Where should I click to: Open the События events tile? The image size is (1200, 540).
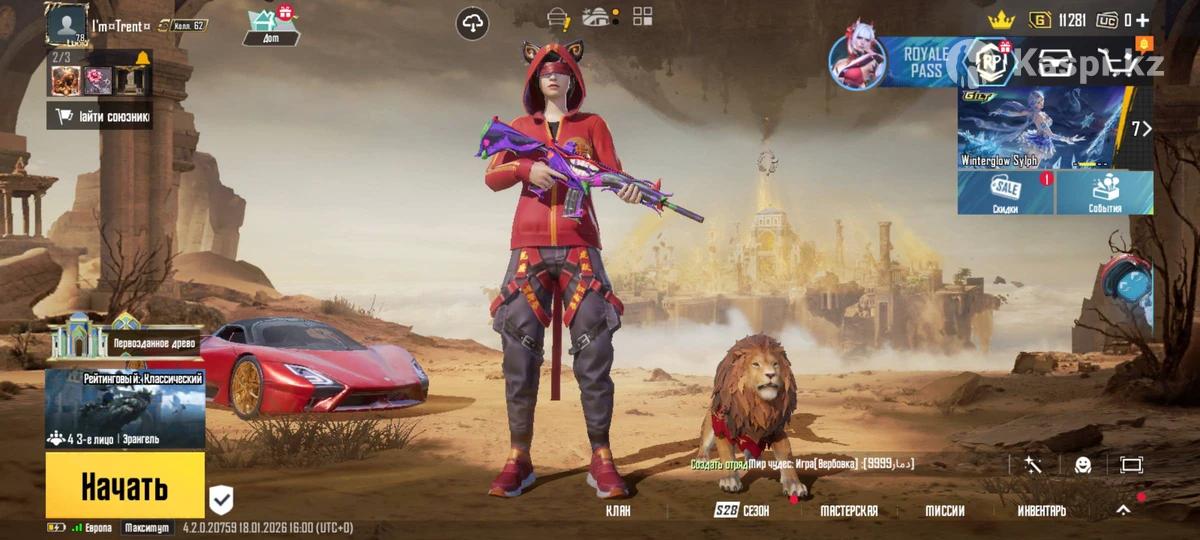[1105, 192]
